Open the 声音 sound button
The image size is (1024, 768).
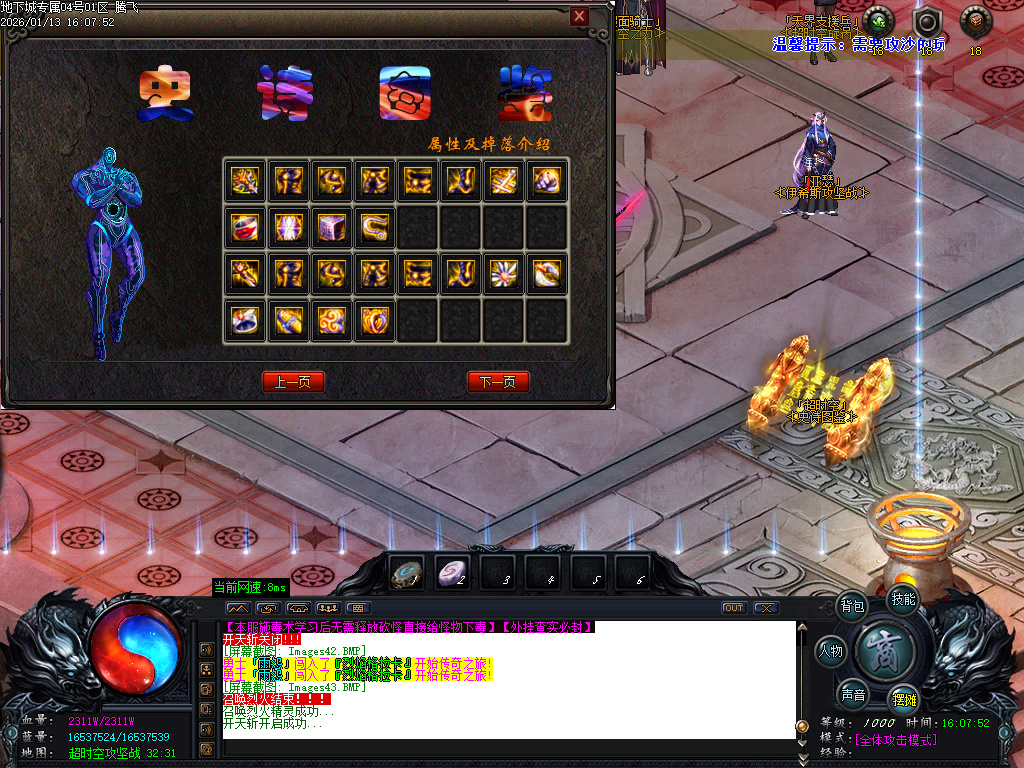click(x=853, y=695)
